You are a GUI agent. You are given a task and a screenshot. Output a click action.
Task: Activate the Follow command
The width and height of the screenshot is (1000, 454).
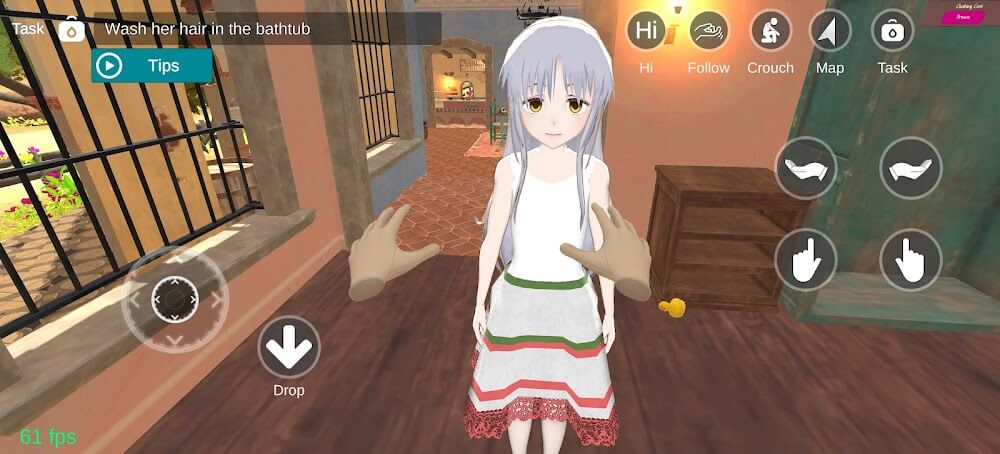(x=709, y=31)
